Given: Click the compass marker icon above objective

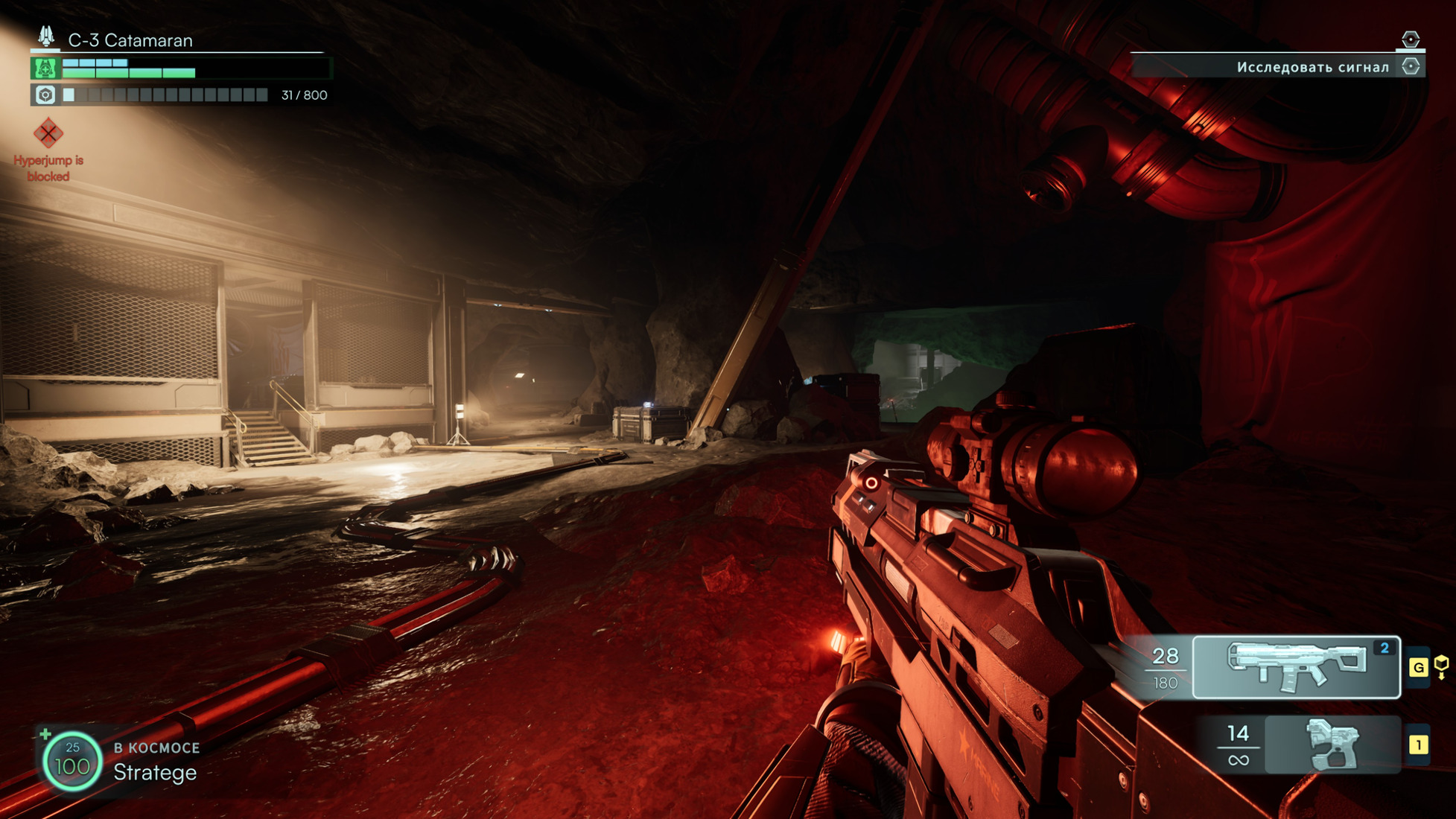Looking at the screenshot, I should tap(1410, 39).
